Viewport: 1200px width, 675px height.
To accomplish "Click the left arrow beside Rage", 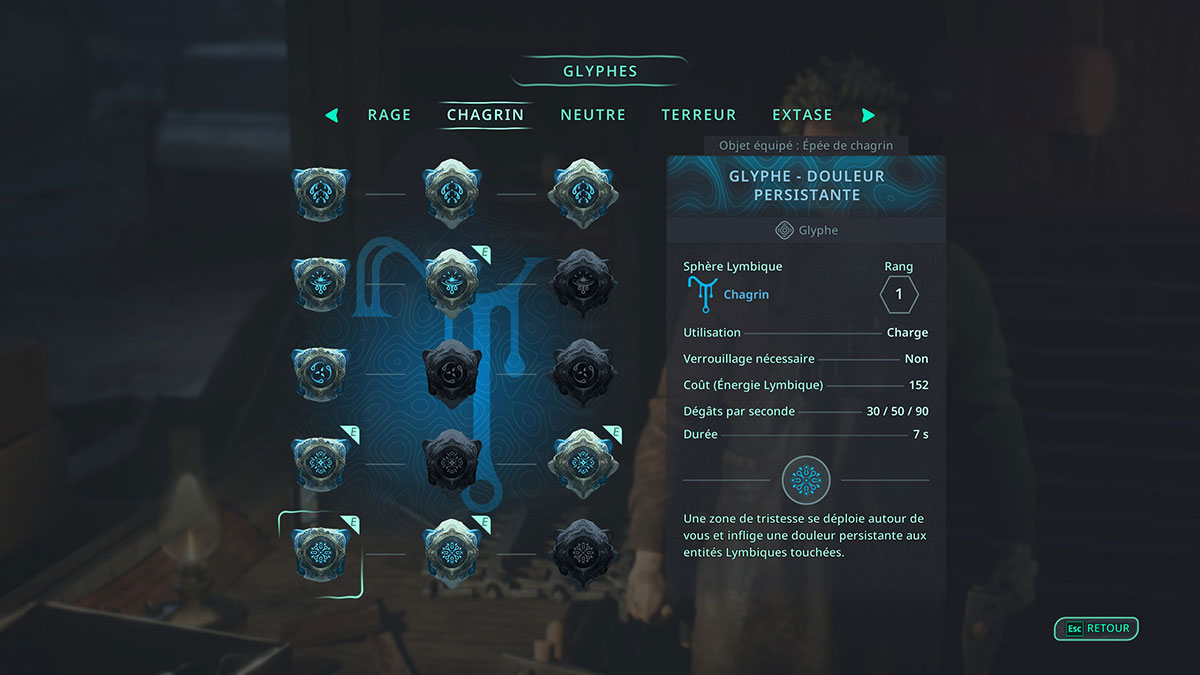I will (x=332, y=115).
